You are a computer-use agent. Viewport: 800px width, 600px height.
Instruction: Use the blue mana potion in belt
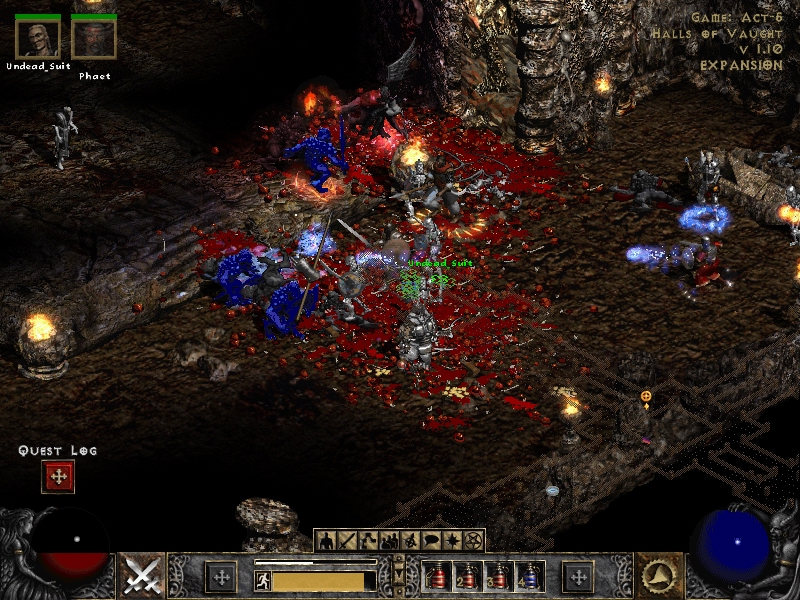point(530,577)
